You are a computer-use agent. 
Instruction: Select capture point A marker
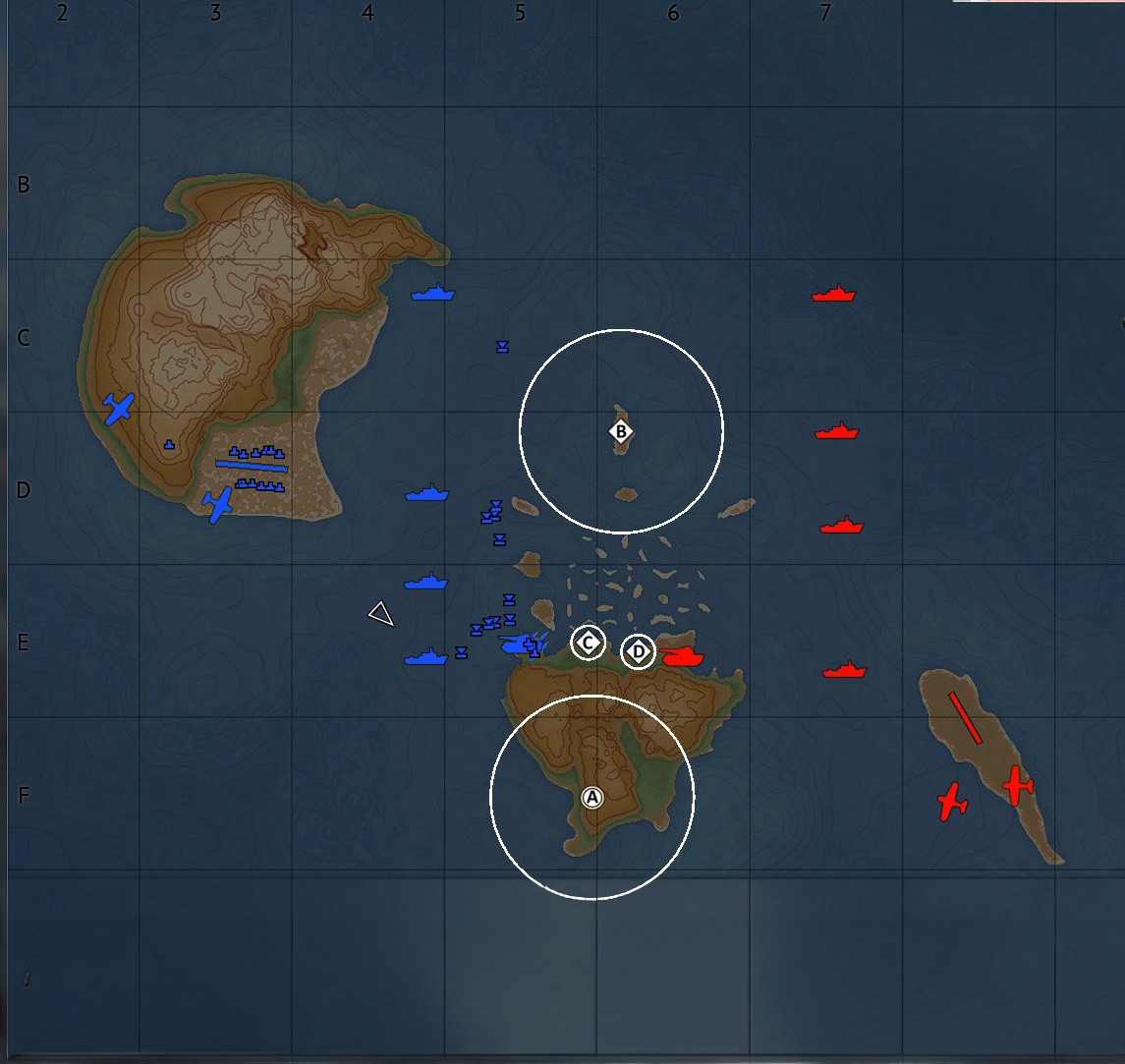[x=591, y=798]
